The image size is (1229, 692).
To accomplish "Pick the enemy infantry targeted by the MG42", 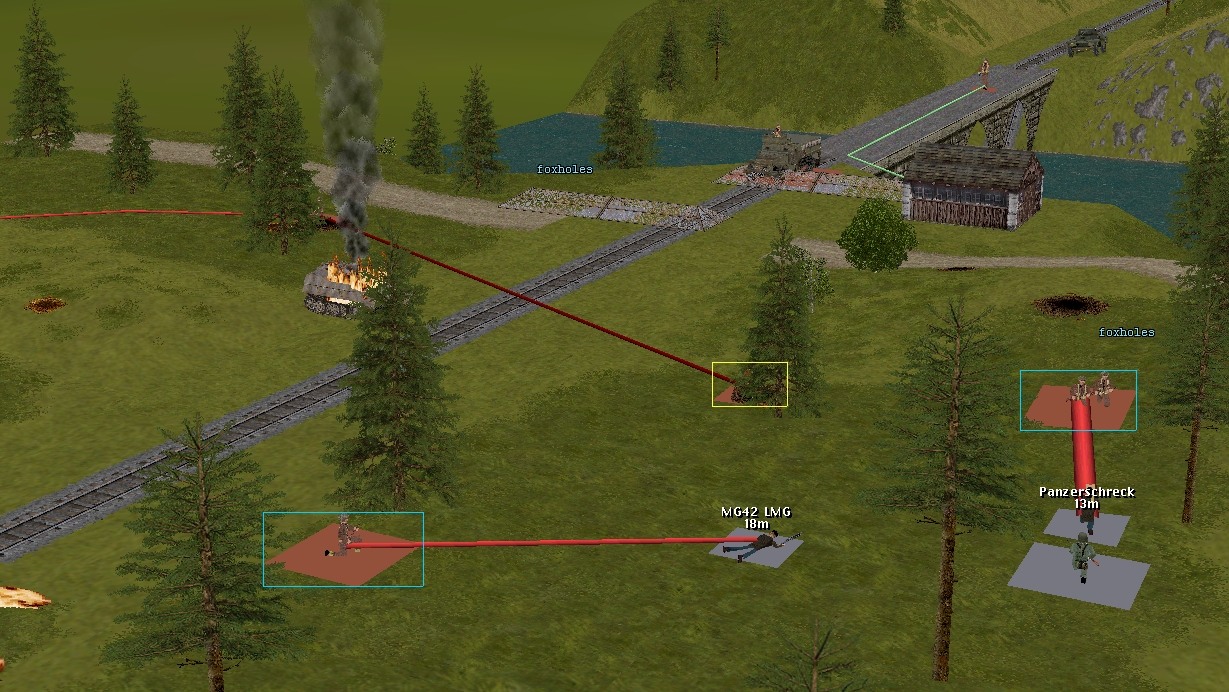I will click(343, 537).
